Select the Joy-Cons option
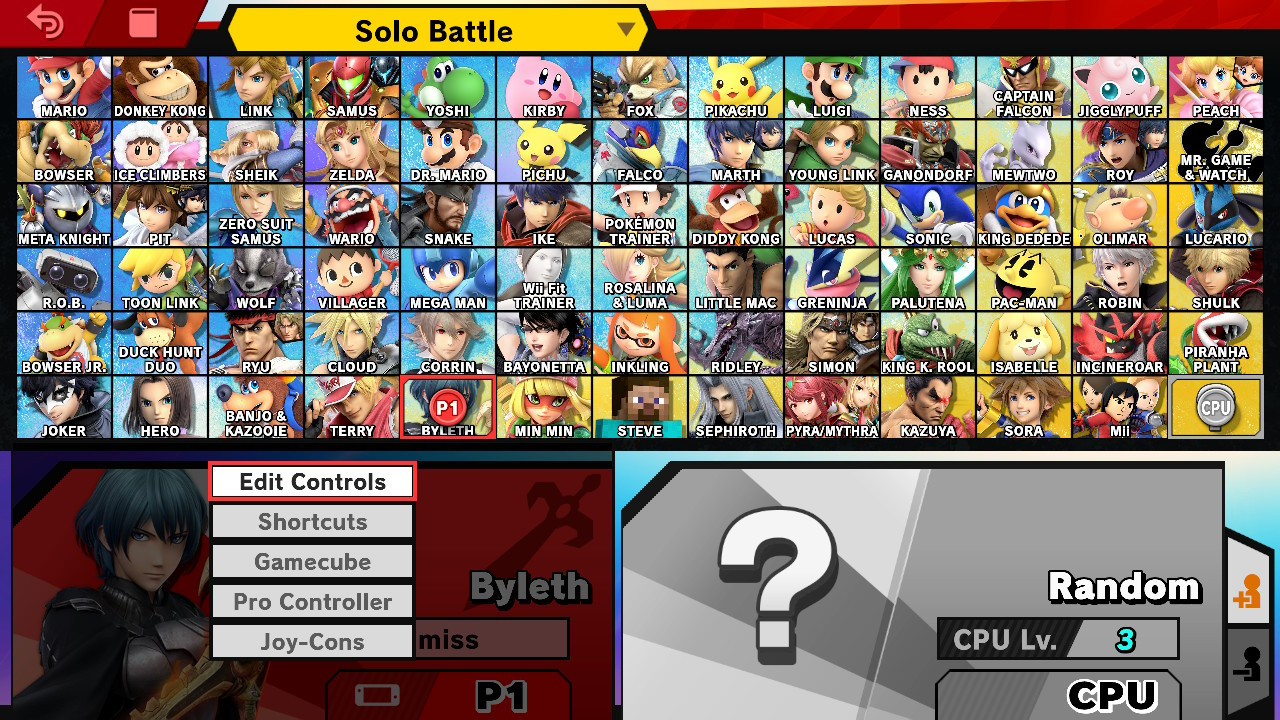 click(312, 641)
